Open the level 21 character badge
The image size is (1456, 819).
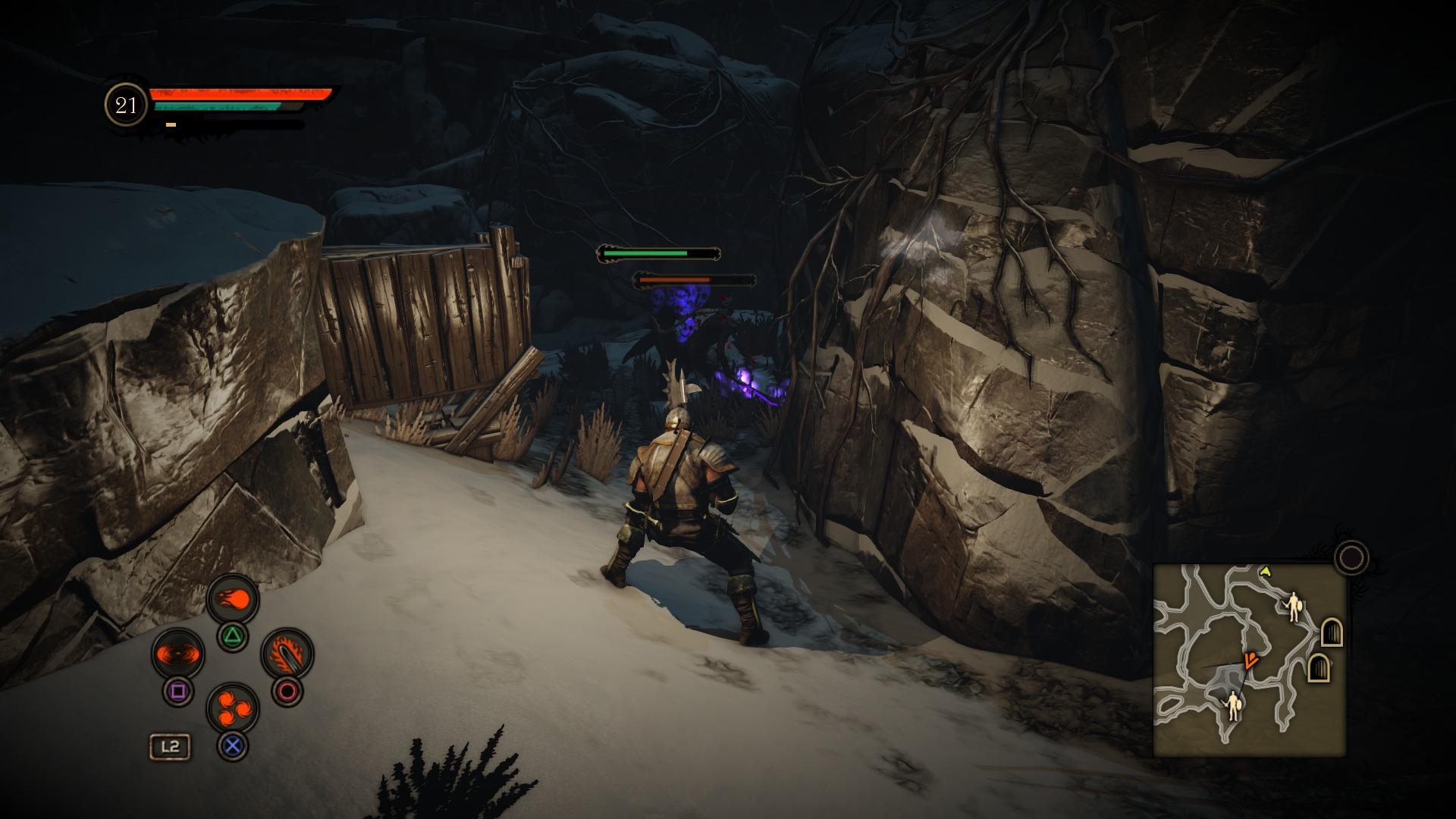point(126,105)
